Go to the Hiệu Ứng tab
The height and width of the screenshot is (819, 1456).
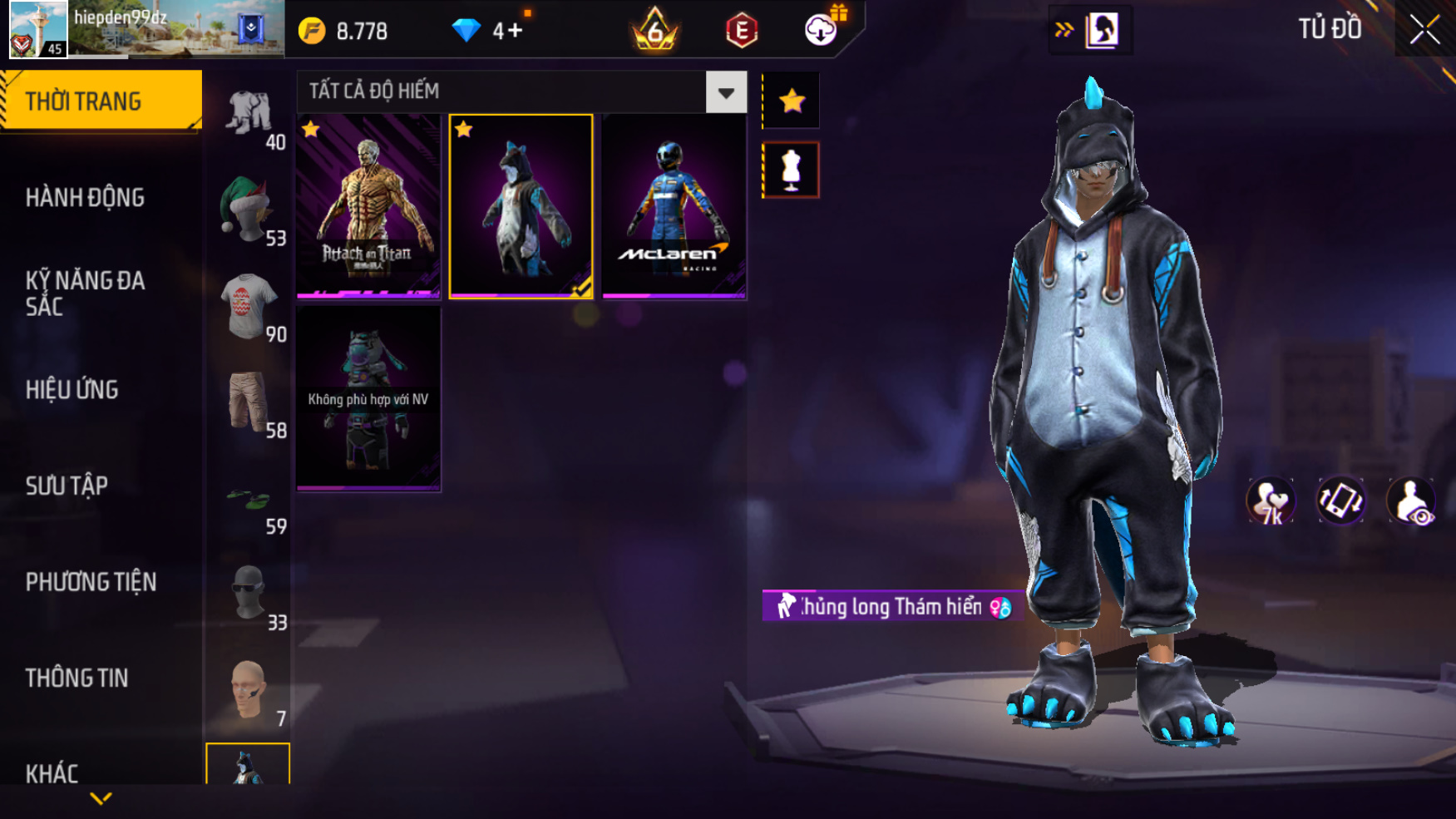pos(72,389)
